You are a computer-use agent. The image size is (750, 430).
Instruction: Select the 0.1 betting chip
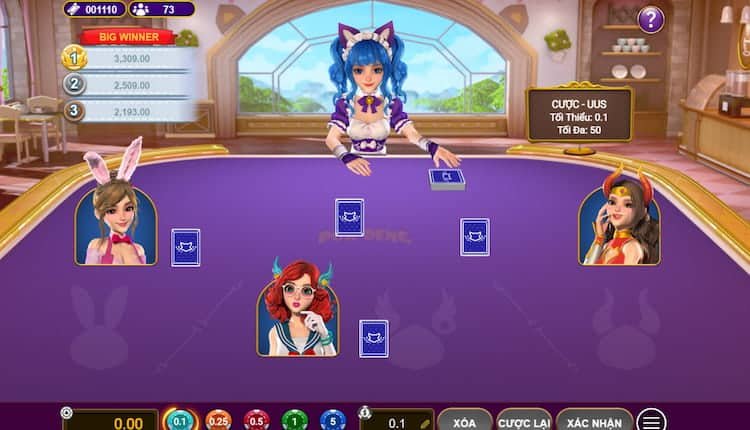(x=180, y=421)
